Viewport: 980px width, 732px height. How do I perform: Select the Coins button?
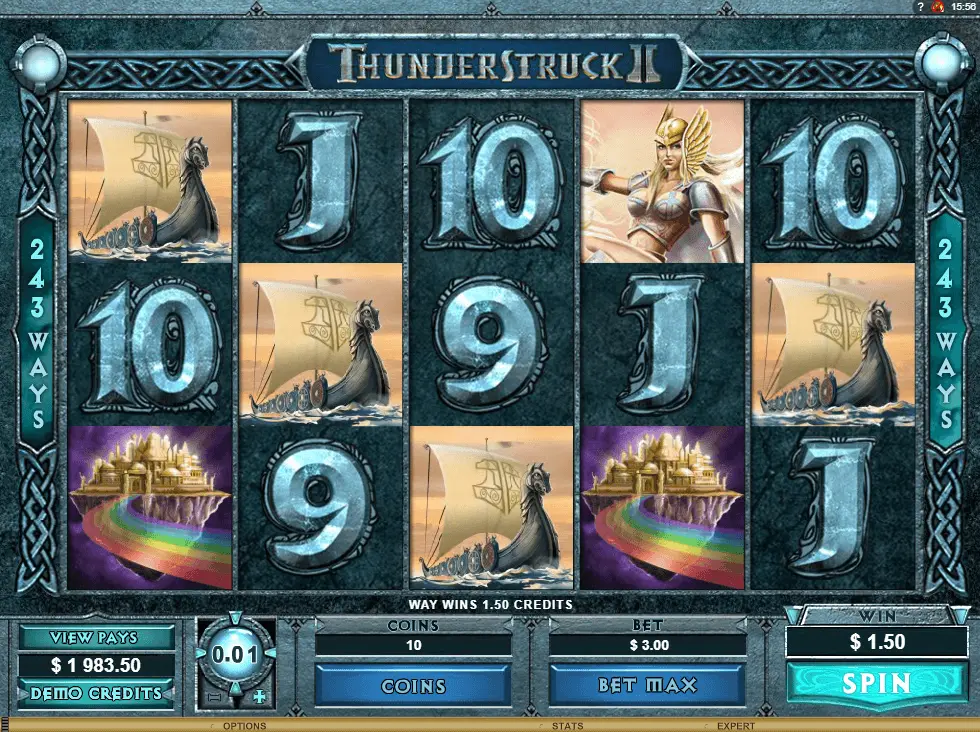coord(413,686)
